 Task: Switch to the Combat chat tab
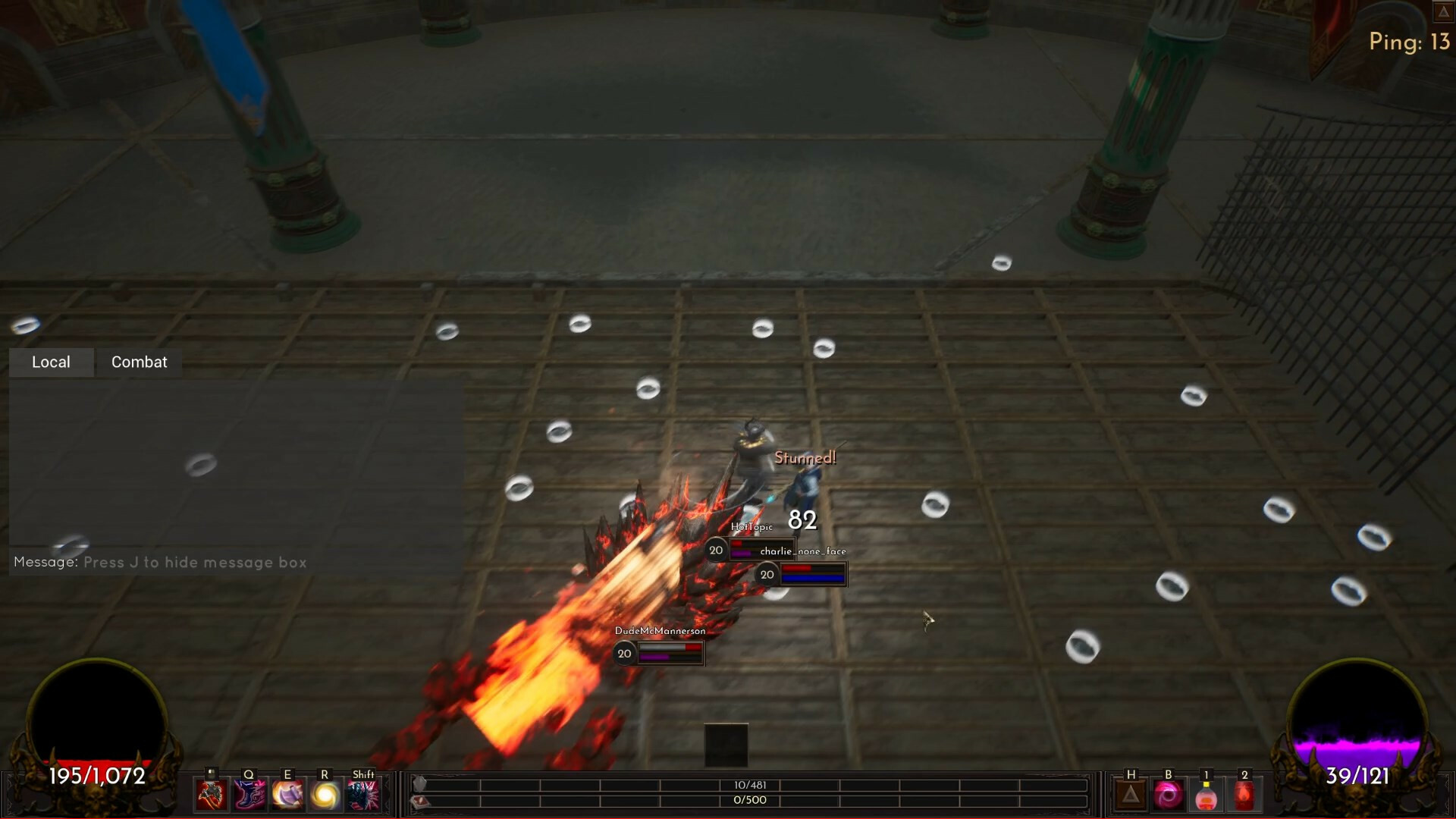(x=139, y=362)
